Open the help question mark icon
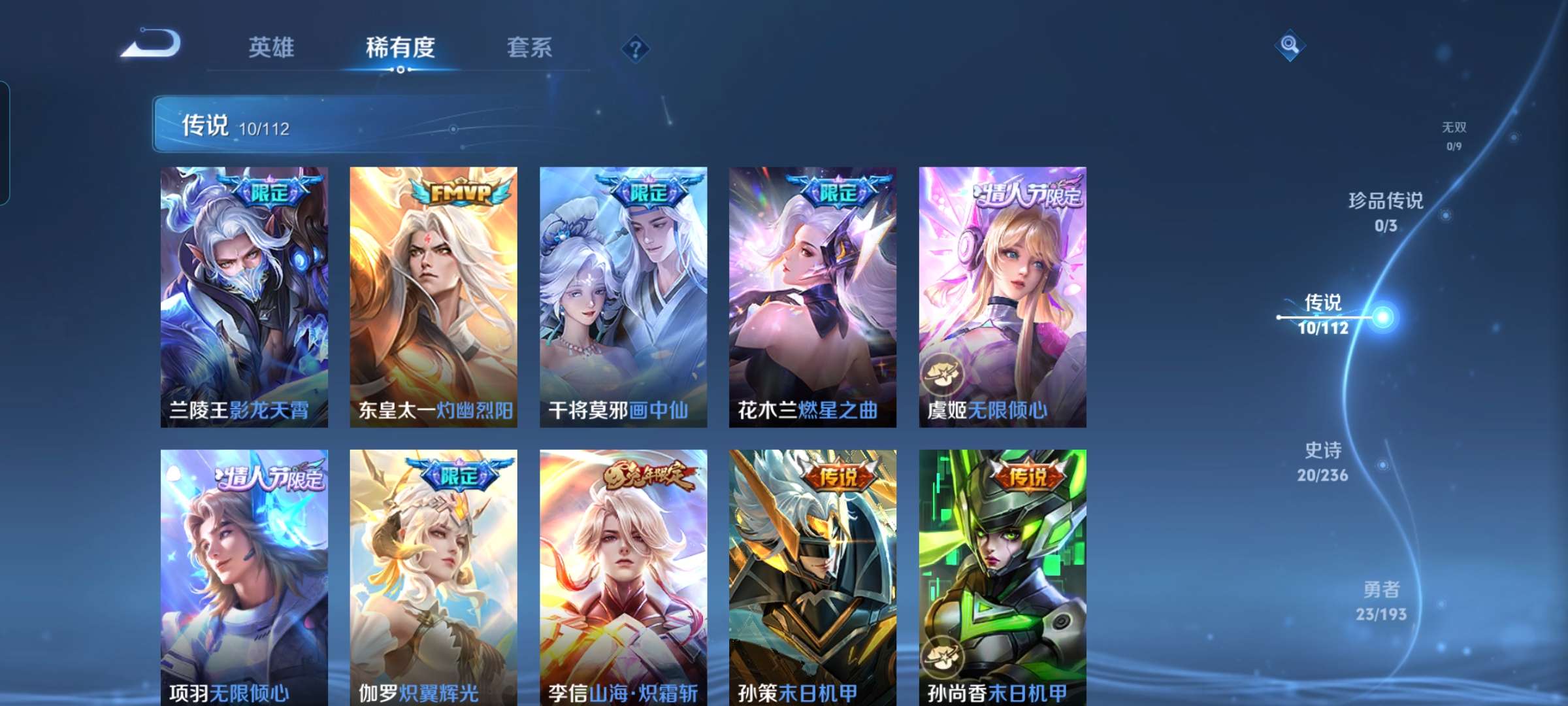This screenshot has height=706, width=1568. pyautogui.click(x=637, y=49)
